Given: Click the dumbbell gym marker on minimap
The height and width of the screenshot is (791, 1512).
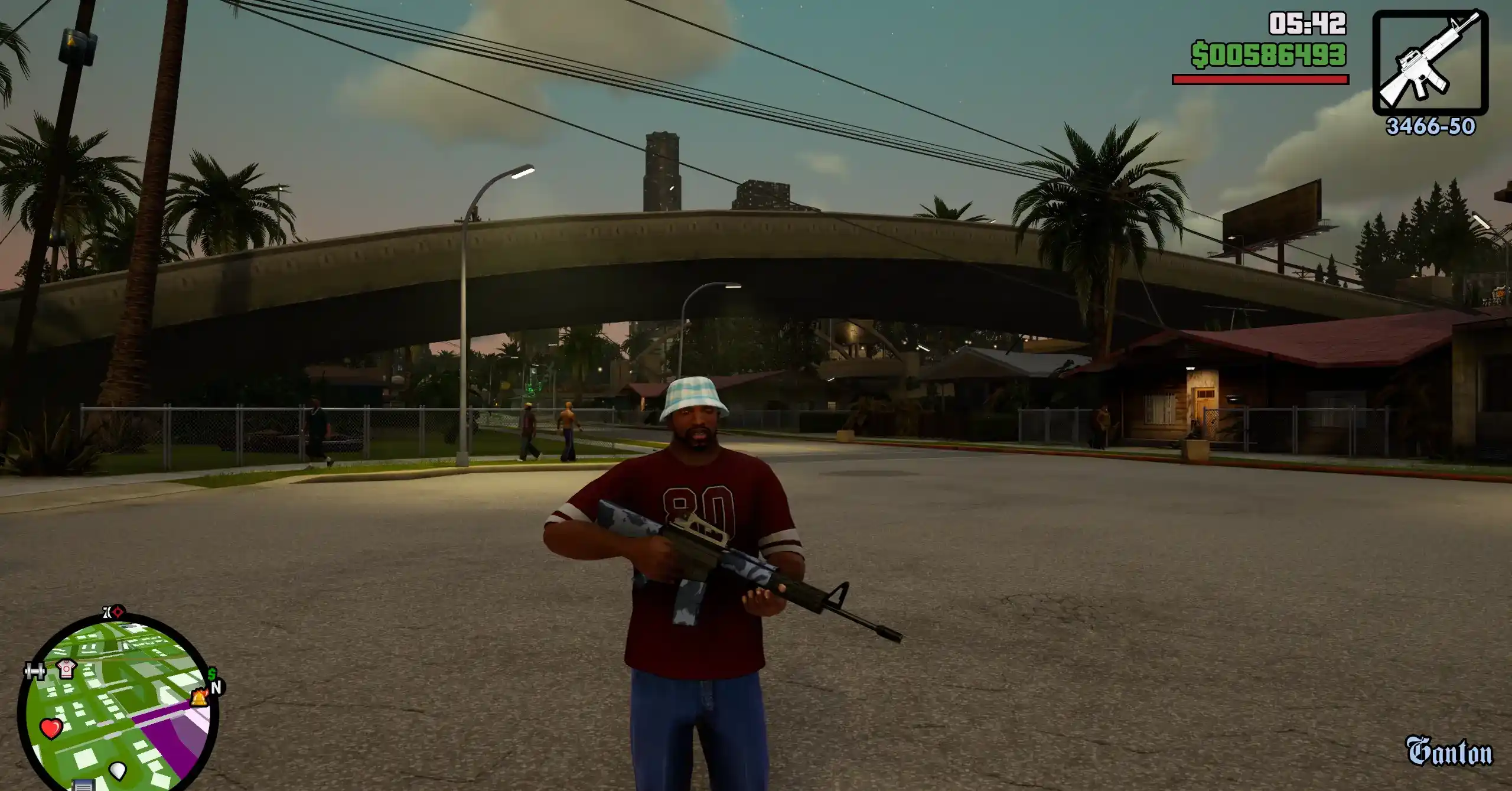Looking at the screenshot, I should pyautogui.click(x=35, y=672).
